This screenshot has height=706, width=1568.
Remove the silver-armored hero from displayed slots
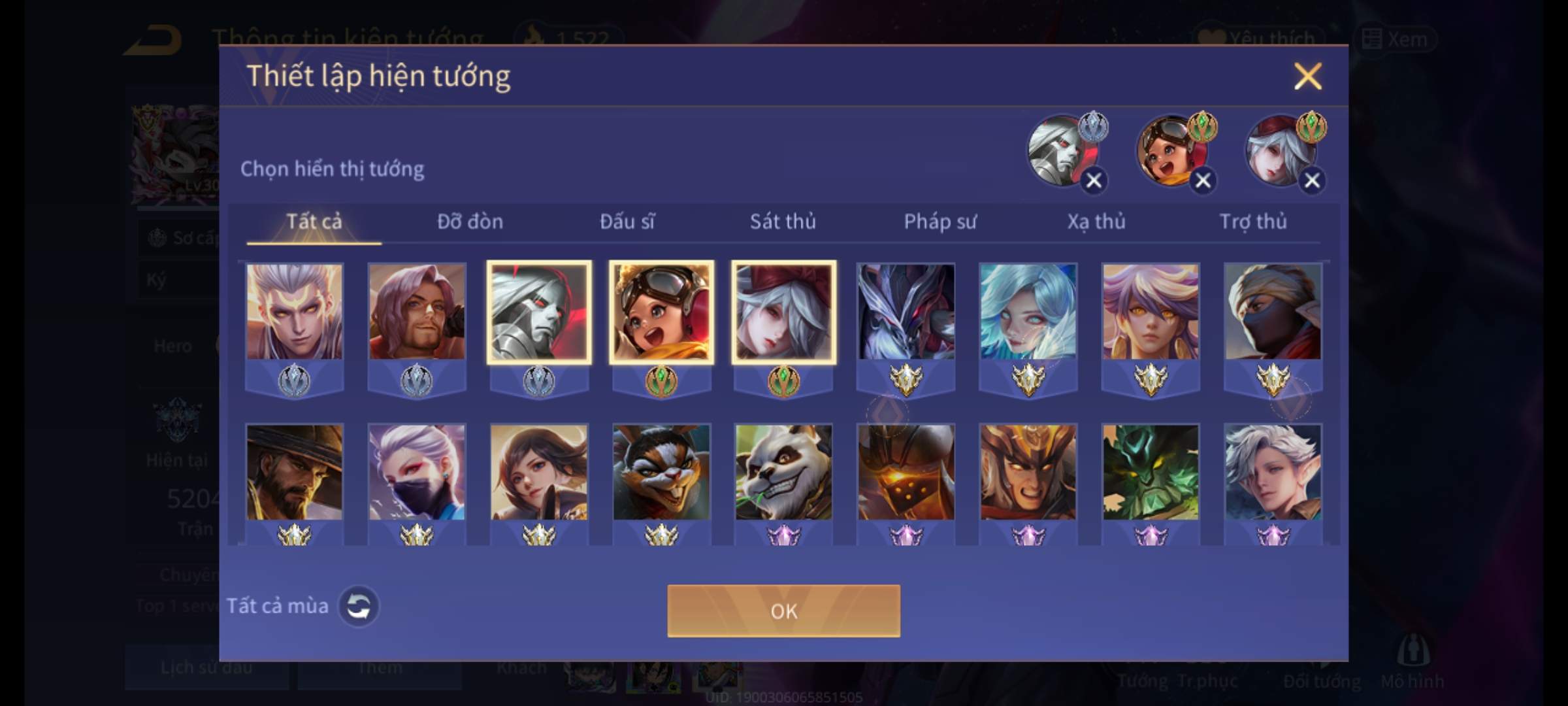(1094, 180)
